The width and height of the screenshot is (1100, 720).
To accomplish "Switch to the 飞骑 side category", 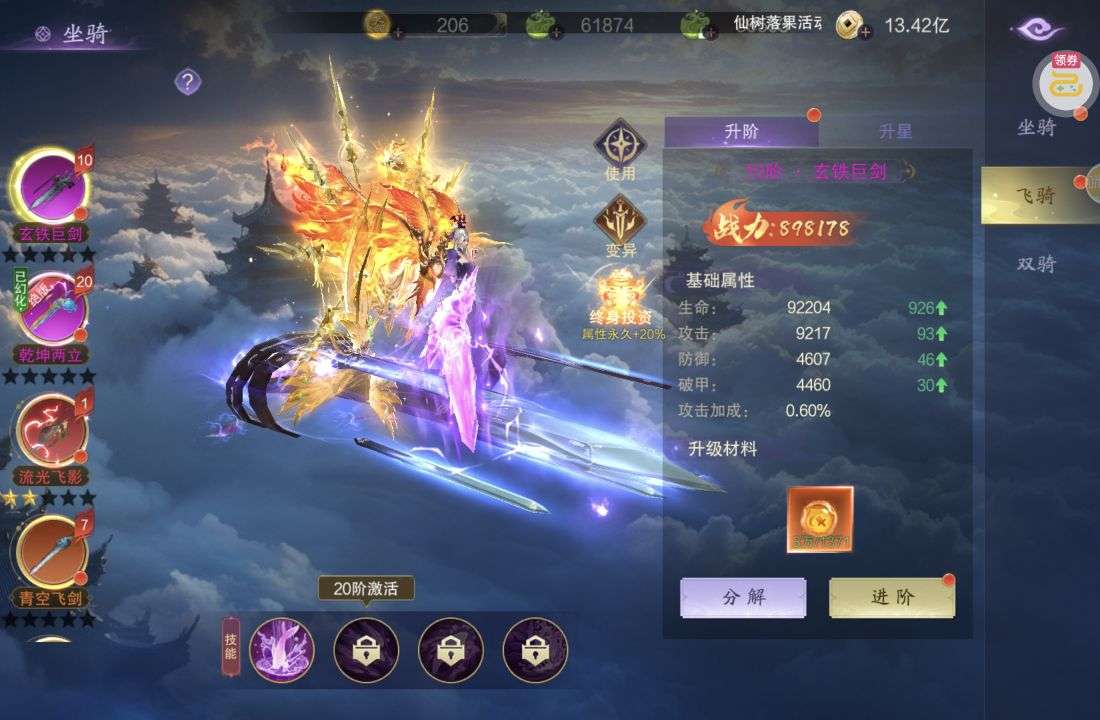I will [x=1036, y=195].
